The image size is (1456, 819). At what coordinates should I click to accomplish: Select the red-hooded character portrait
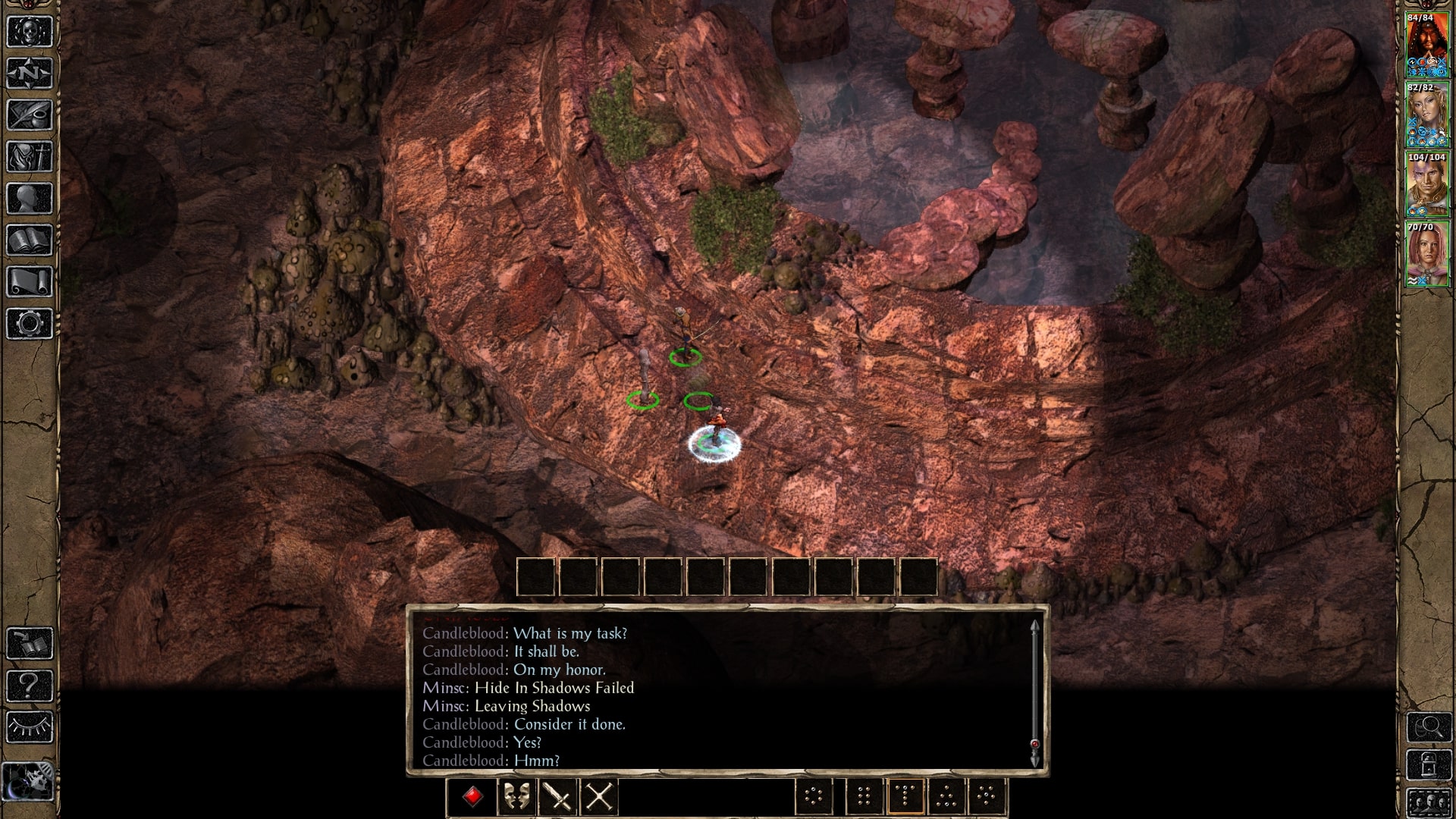point(1426,45)
